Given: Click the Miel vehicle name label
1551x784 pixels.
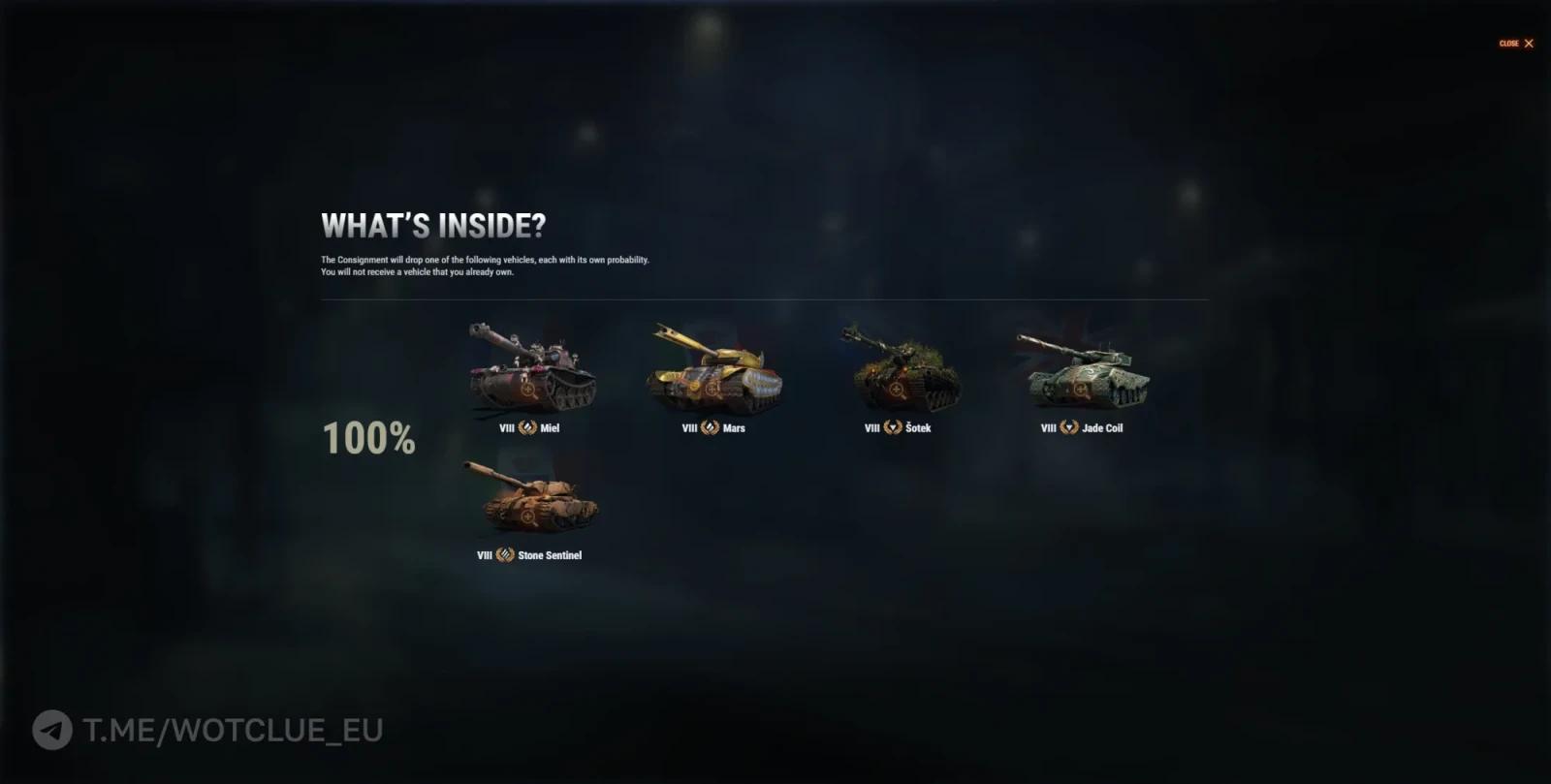Looking at the screenshot, I should click(x=550, y=427).
